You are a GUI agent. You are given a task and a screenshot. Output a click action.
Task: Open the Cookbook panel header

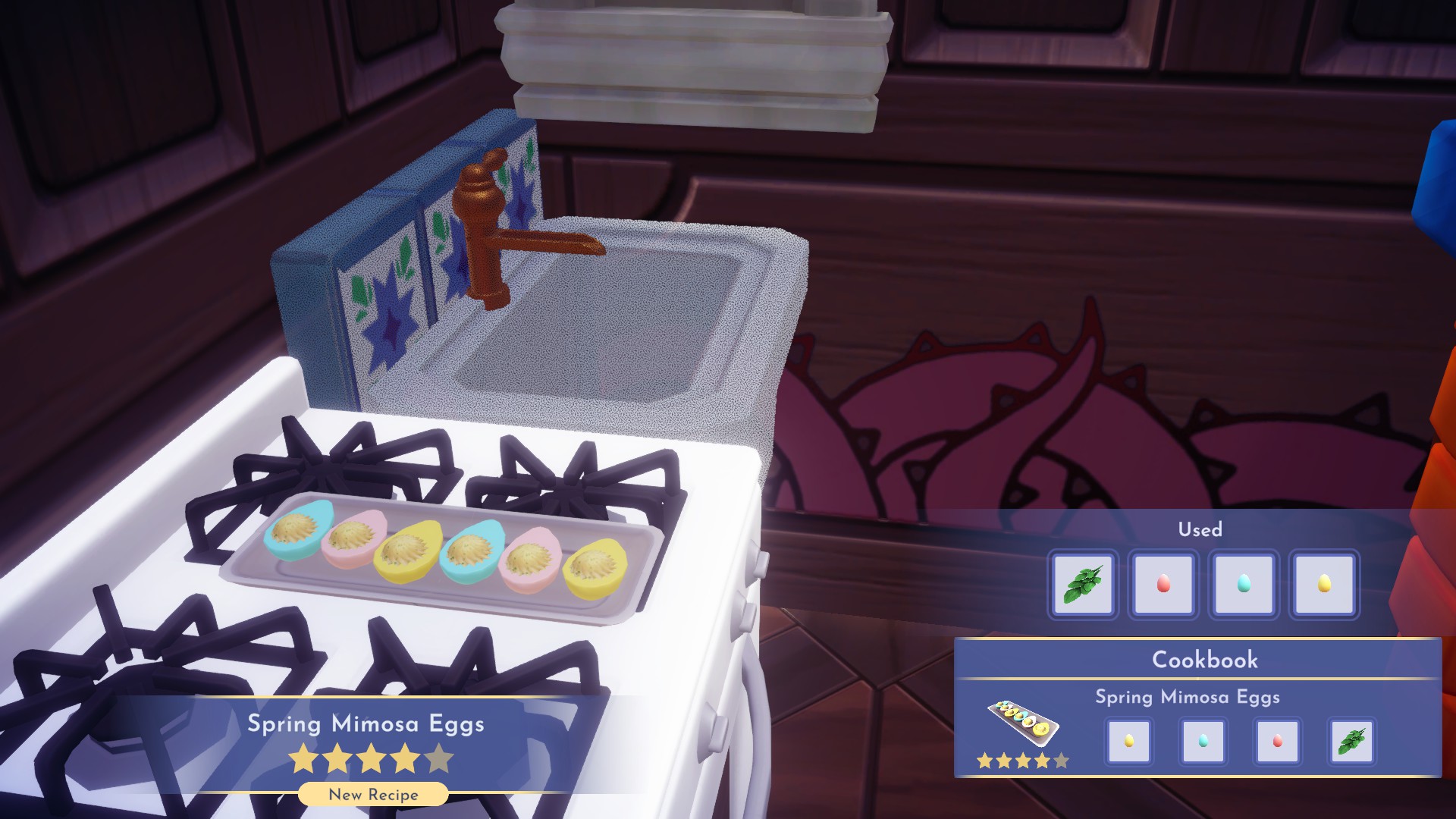pos(1204,660)
